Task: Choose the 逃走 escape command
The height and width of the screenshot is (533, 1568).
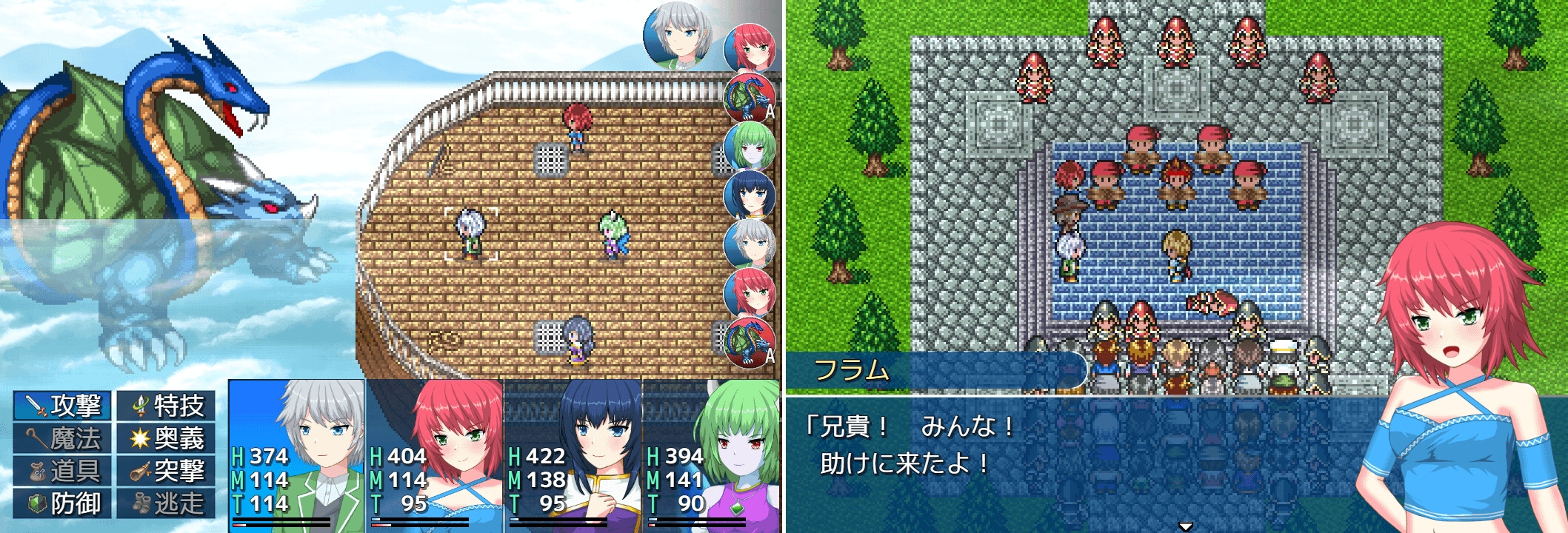Action: 167,503
